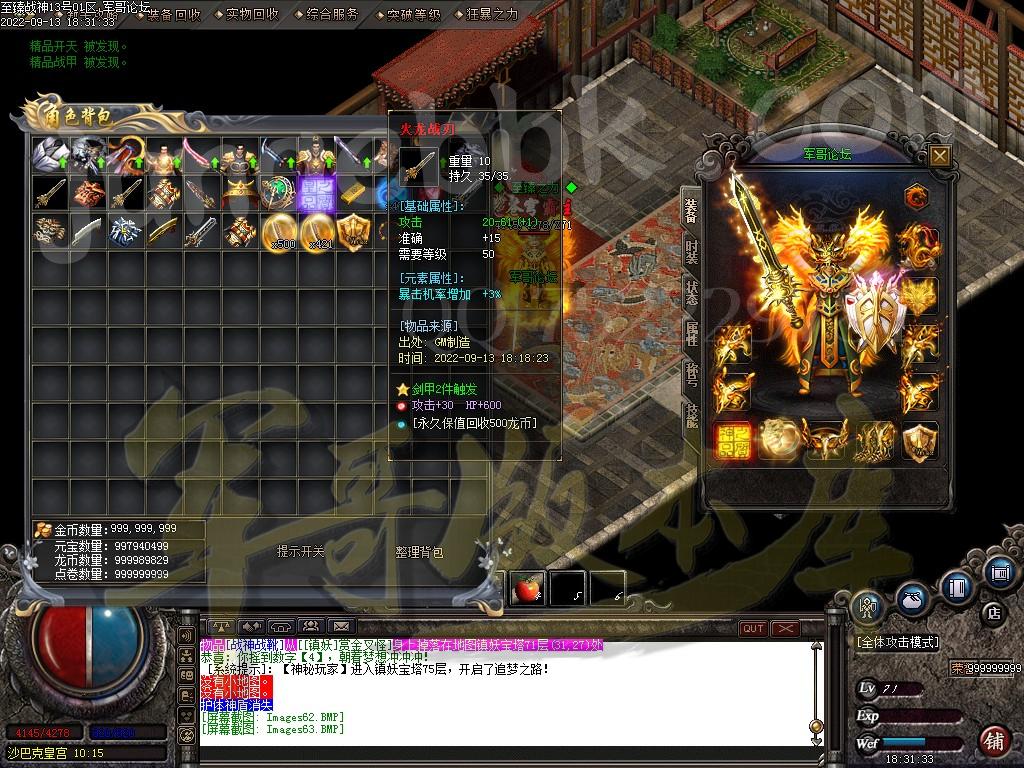Close the character equipment panel
The image size is (1024, 768).
pos(939,155)
